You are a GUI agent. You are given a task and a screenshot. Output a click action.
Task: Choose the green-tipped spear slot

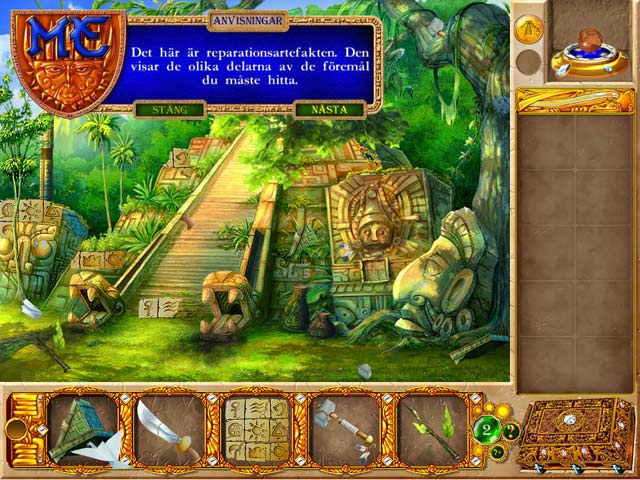pyautogui.click(x=430, y=429)
